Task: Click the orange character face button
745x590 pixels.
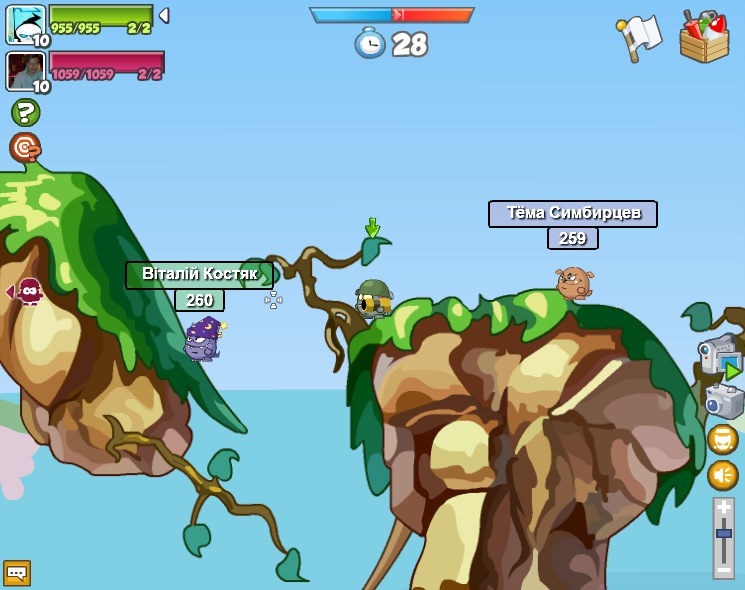Action: coord(722,439)
